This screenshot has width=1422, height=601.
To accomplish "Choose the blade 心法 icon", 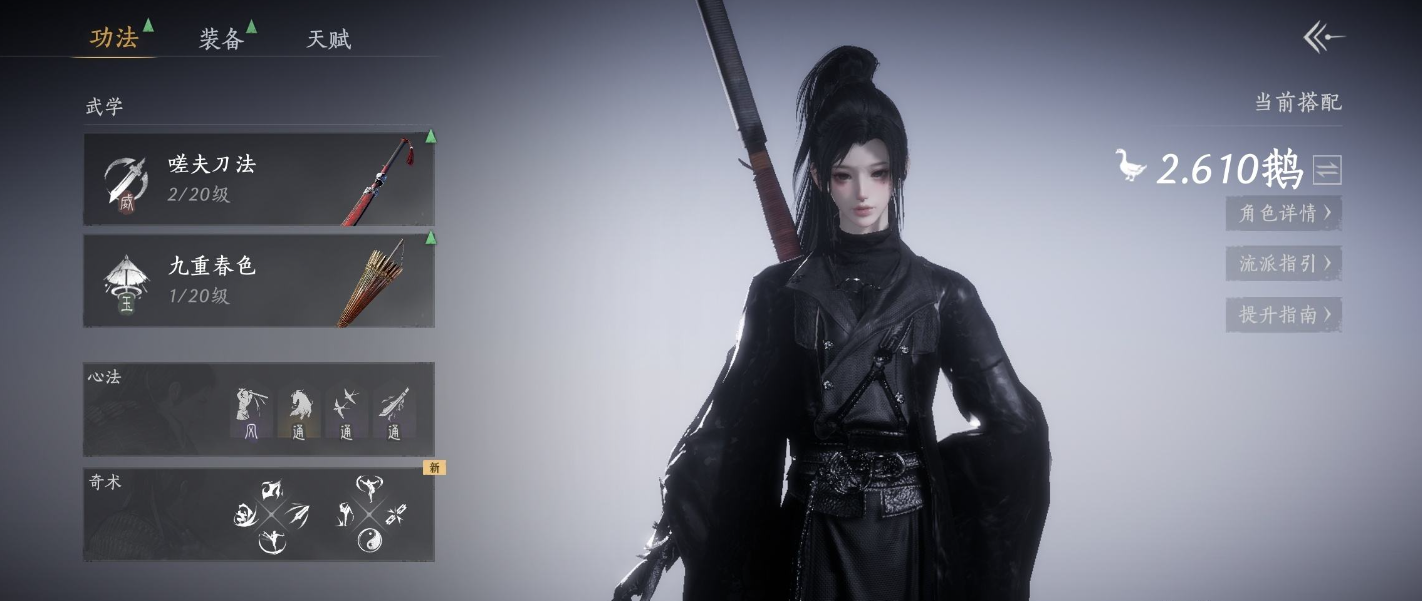I will pos(393,412).
